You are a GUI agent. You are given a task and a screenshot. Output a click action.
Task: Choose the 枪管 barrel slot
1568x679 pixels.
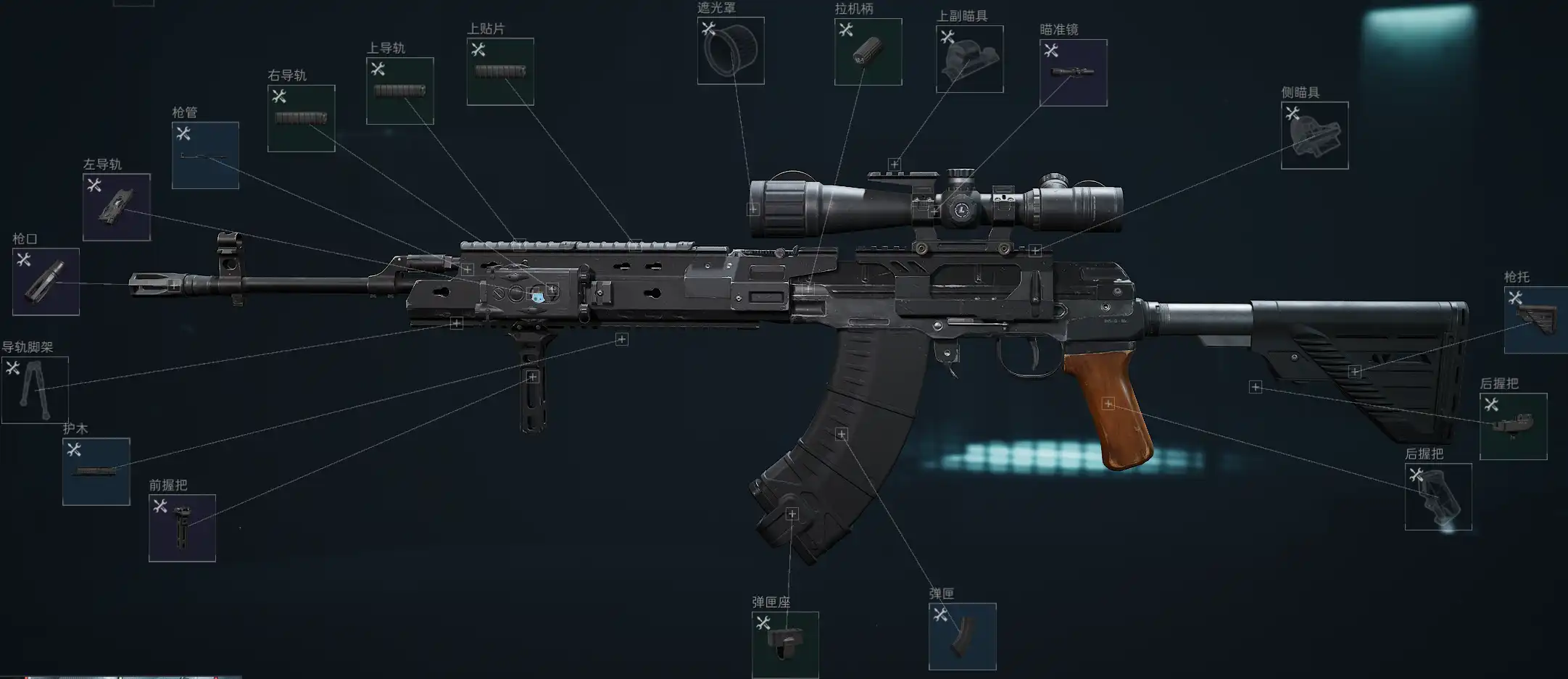pyautogui.click(x=205, y=155)
